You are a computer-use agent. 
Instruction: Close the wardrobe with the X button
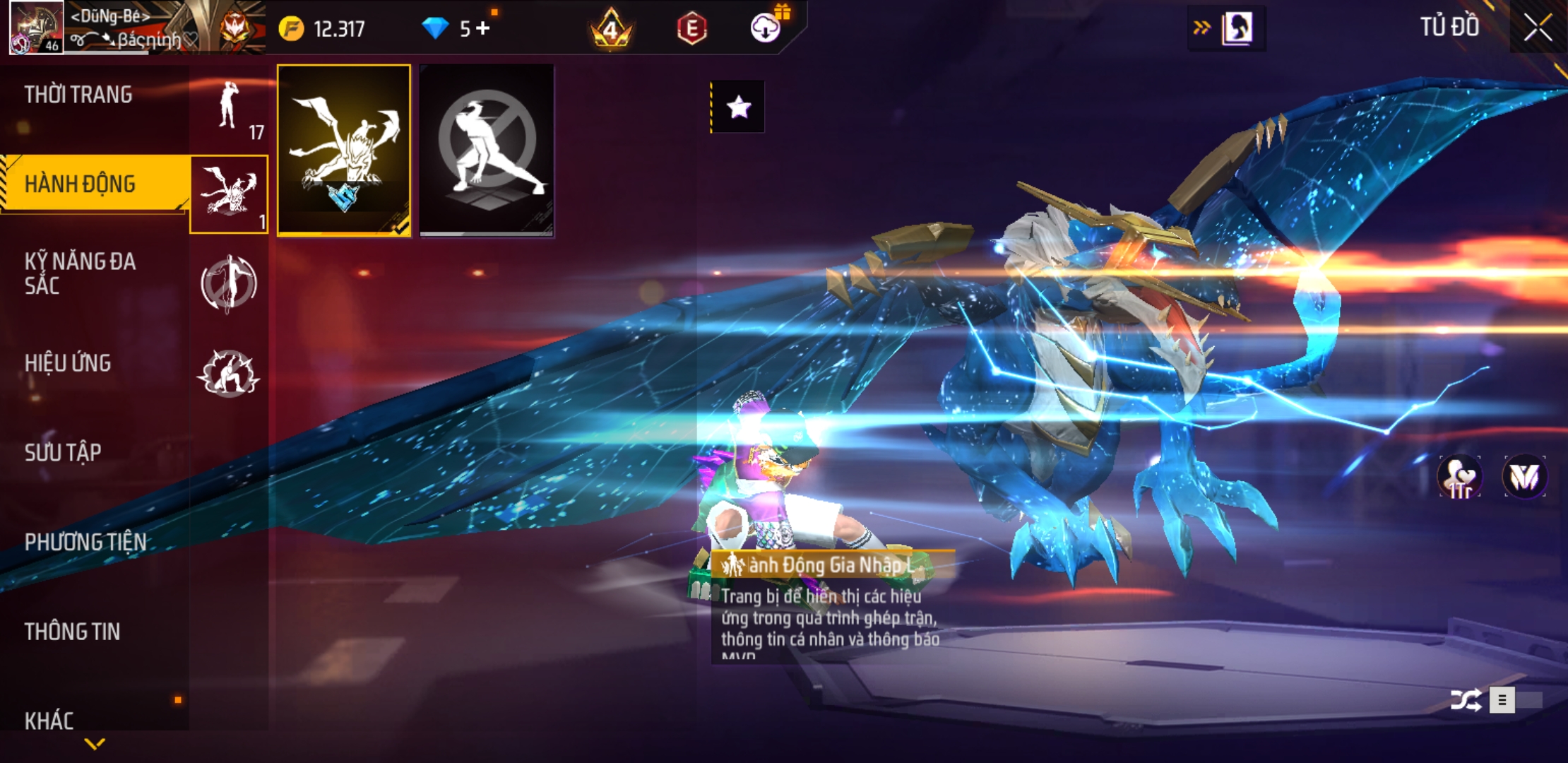[x=1538, y=28]
